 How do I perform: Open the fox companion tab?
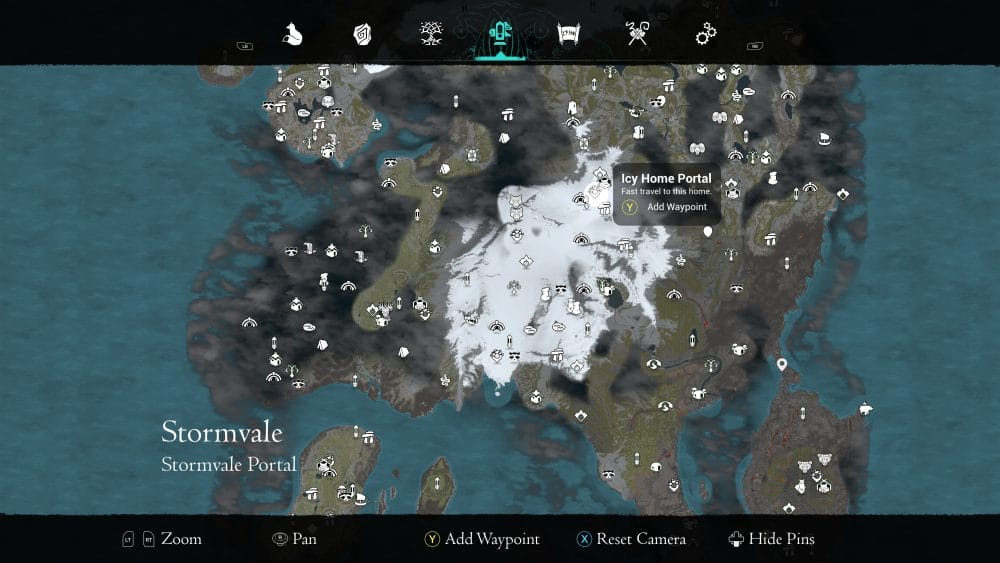tap(292, 35)
